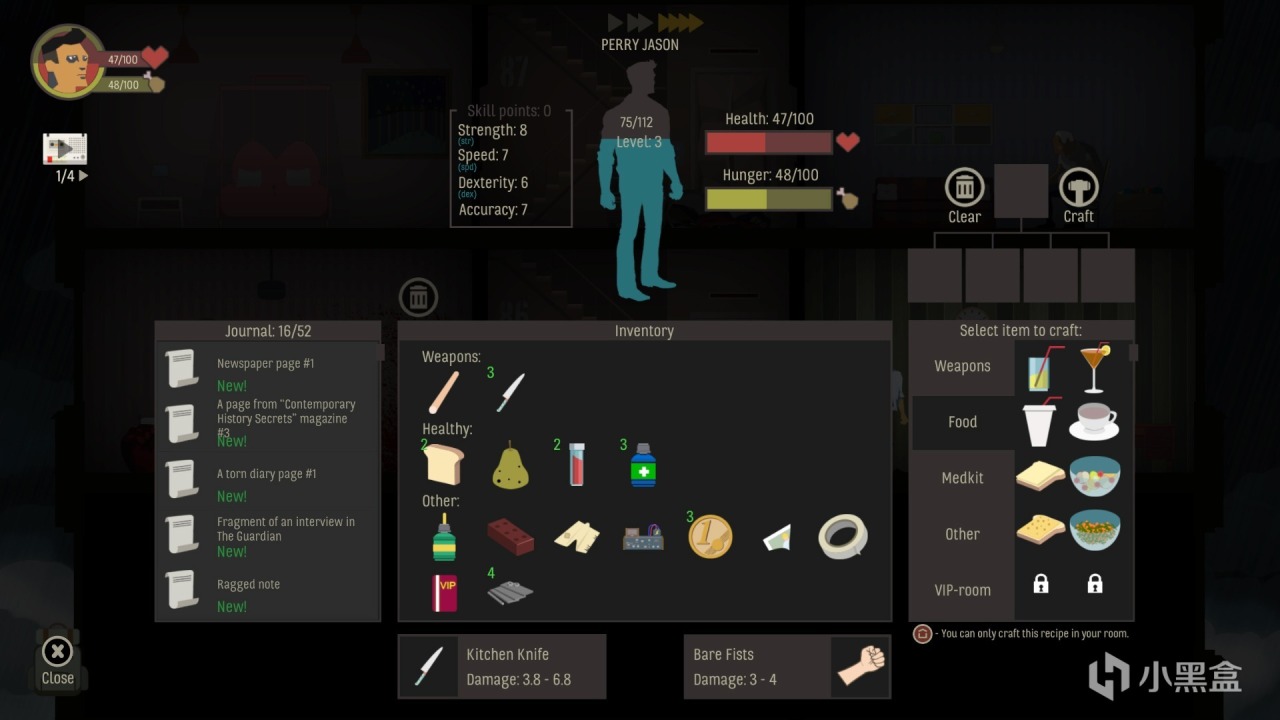Click the gold coin in Other items
Image resolution: width=1280 pixels, height=720 pixels.
(710, 536)
